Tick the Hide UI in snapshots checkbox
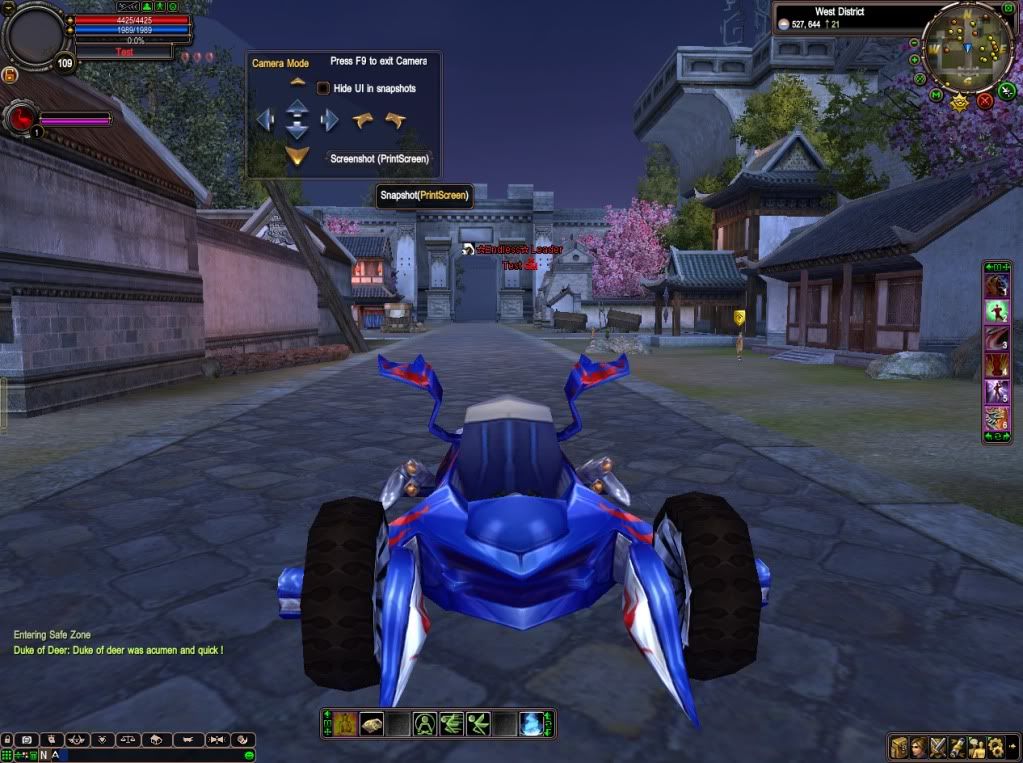The width and height of the screenshot is (1023, 763). coord(323,88)
